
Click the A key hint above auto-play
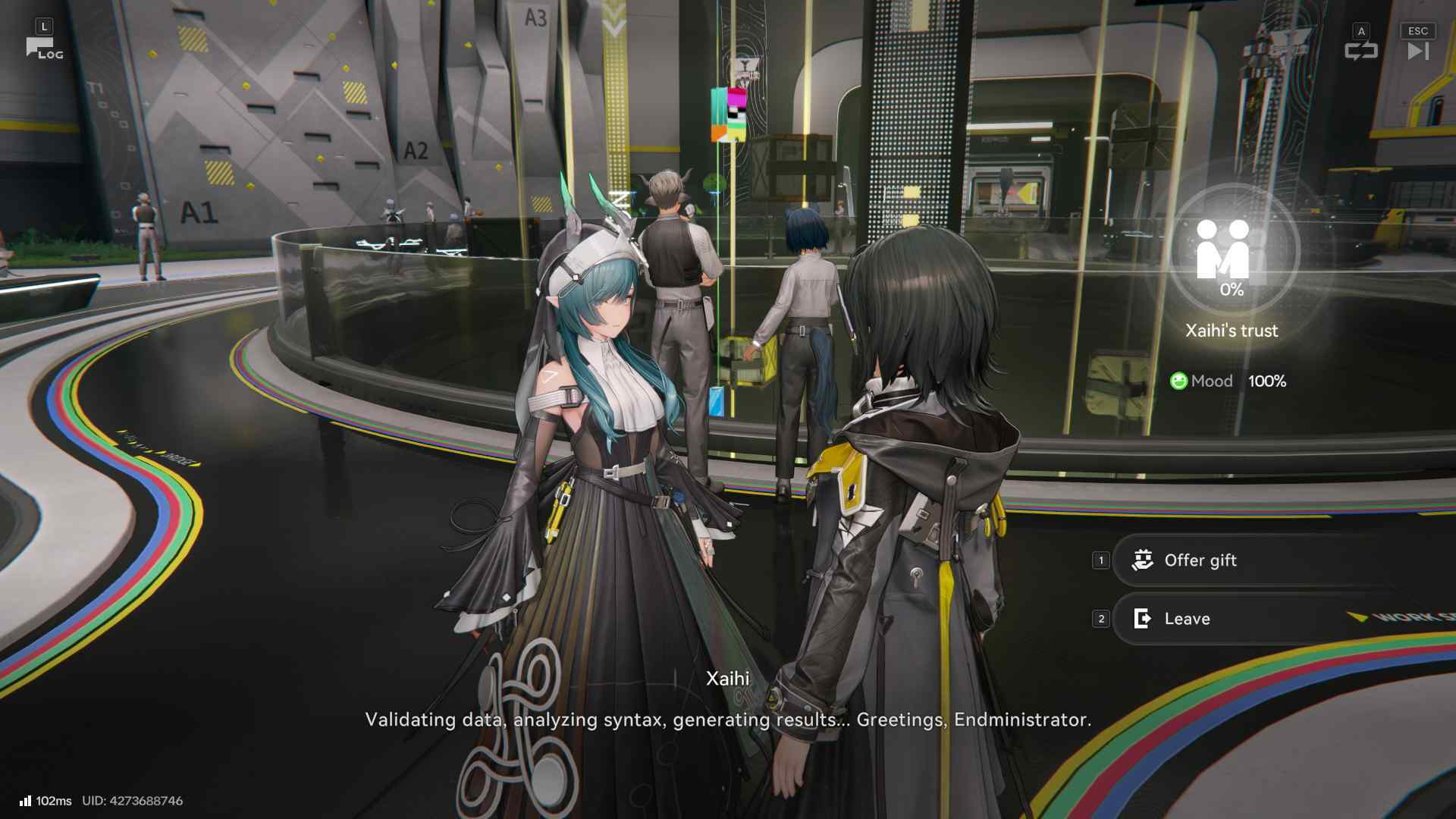click(x=1362, y=31)
